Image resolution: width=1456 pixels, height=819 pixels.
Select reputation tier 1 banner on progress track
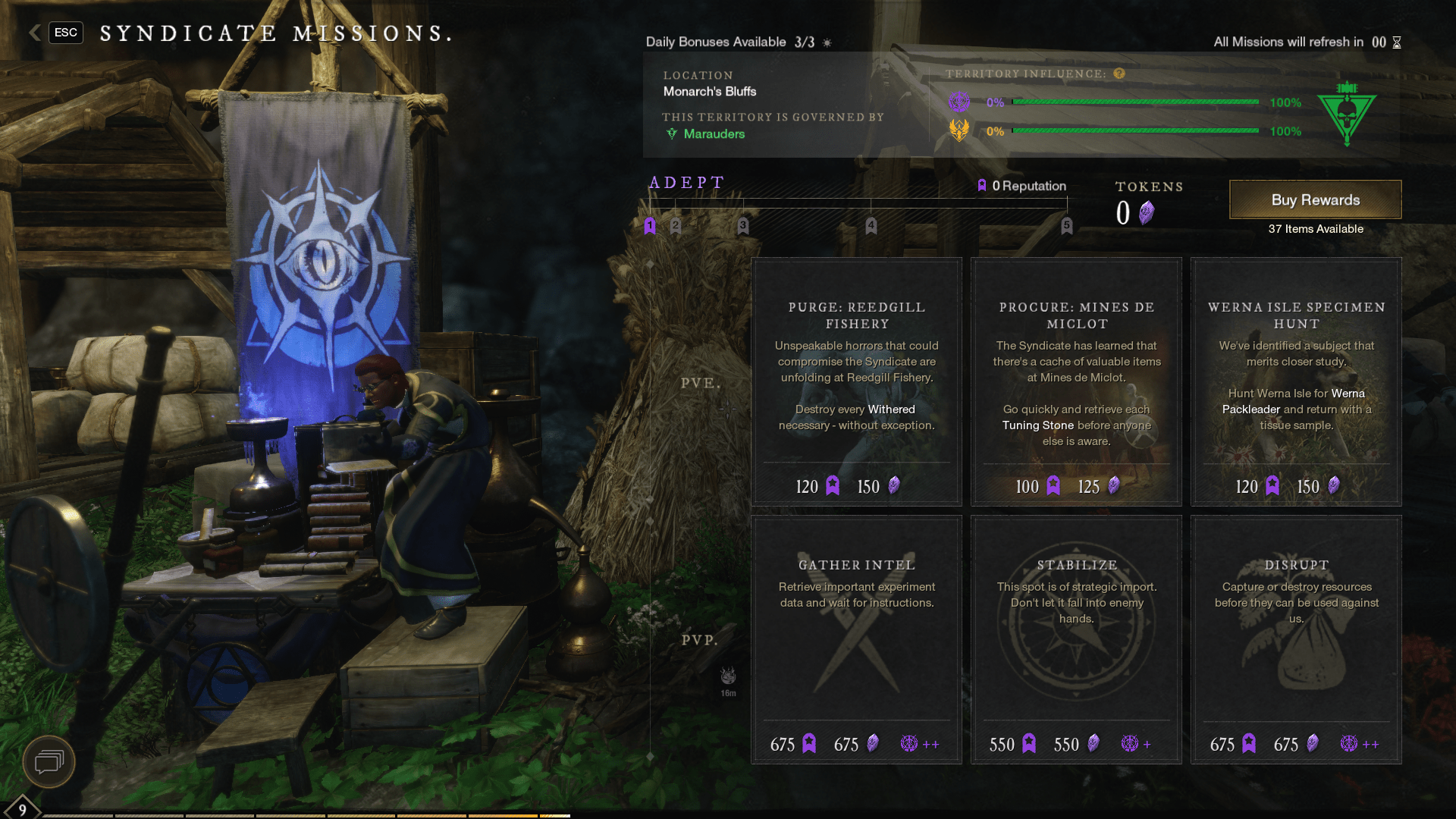[x=649, y=224]
